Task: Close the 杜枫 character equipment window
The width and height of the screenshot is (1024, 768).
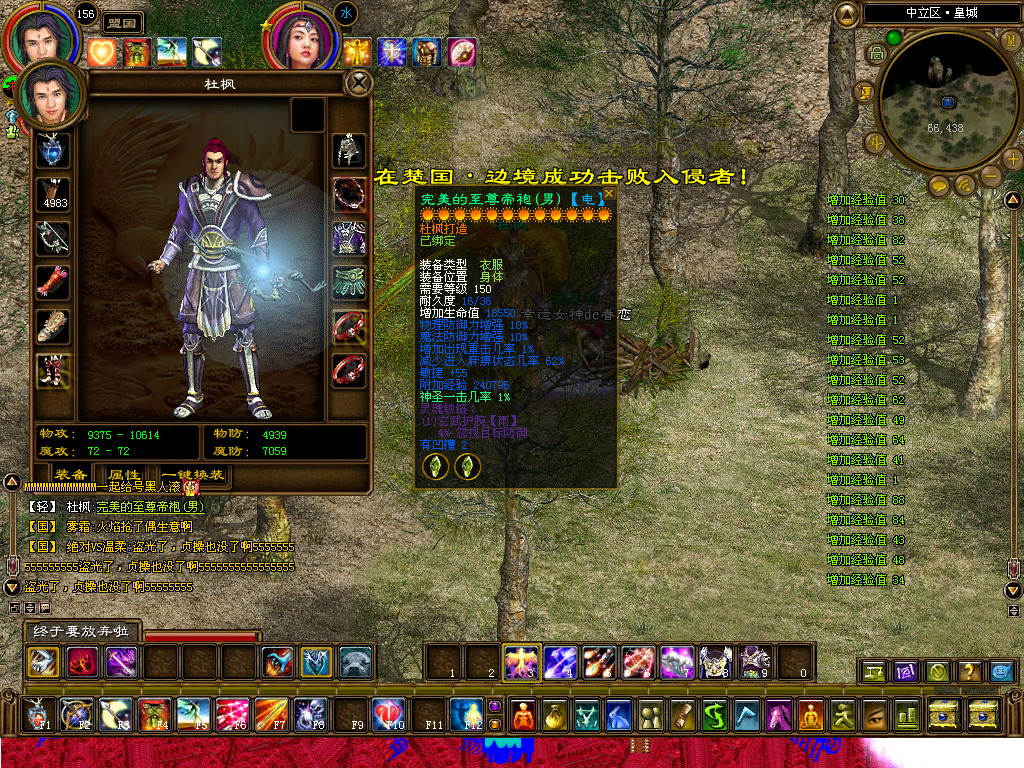Action: pyautogui.click(x=358, y=83)
